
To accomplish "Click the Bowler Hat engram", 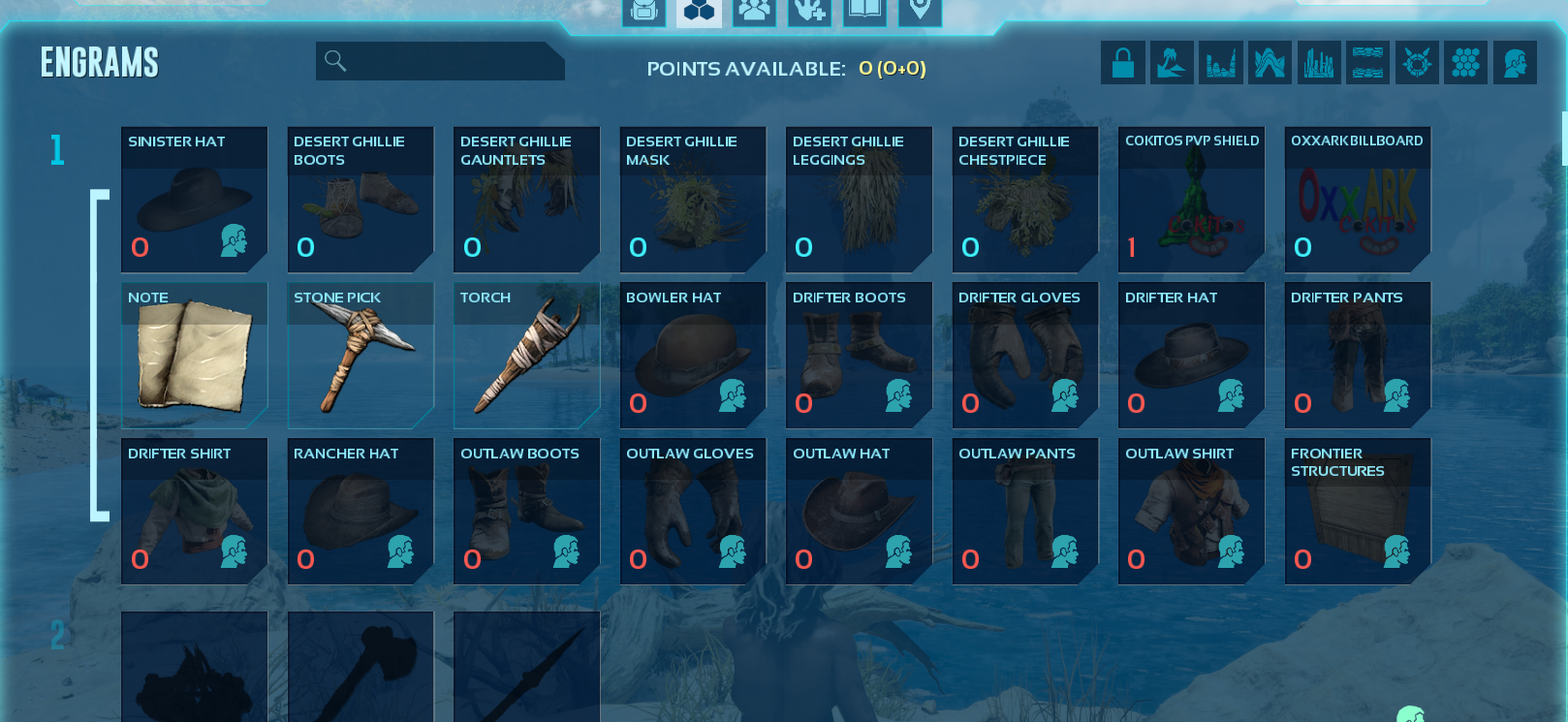I will pos(693,356).
